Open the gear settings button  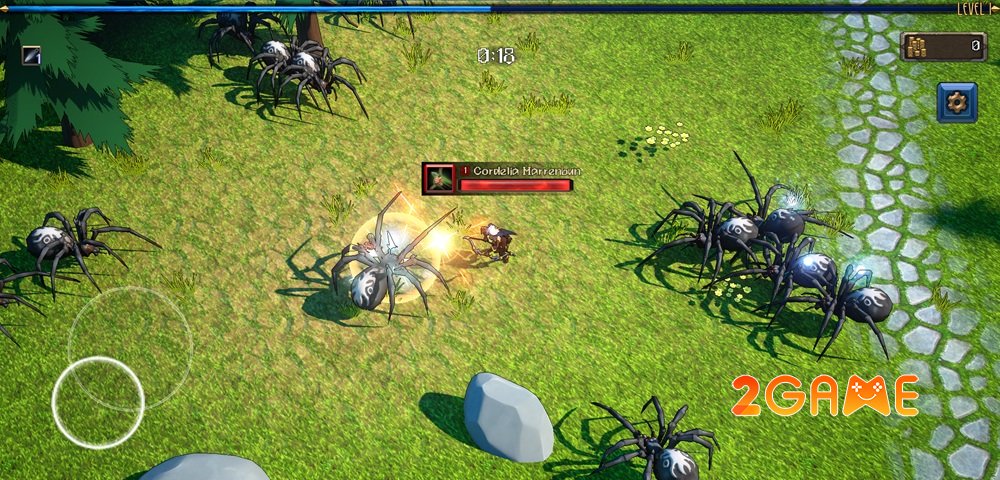(x=956, y=102)
